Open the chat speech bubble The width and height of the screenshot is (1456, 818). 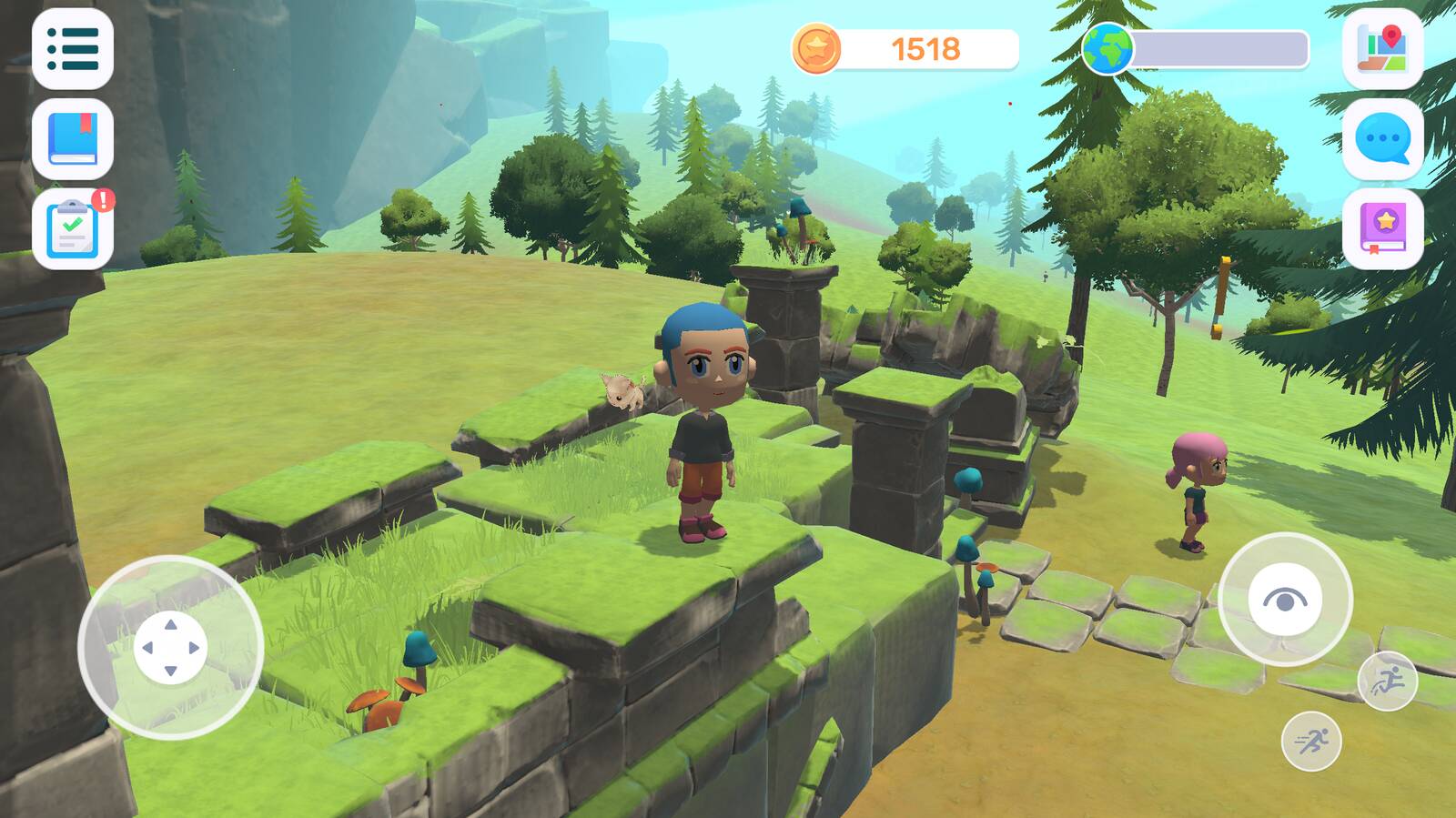coord(1382,139)
